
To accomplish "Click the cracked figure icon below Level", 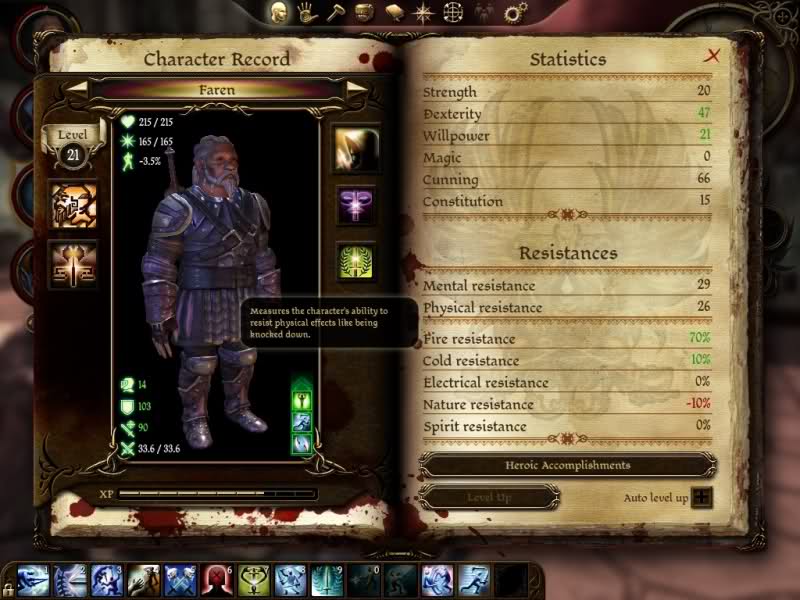I will point(74,205).
